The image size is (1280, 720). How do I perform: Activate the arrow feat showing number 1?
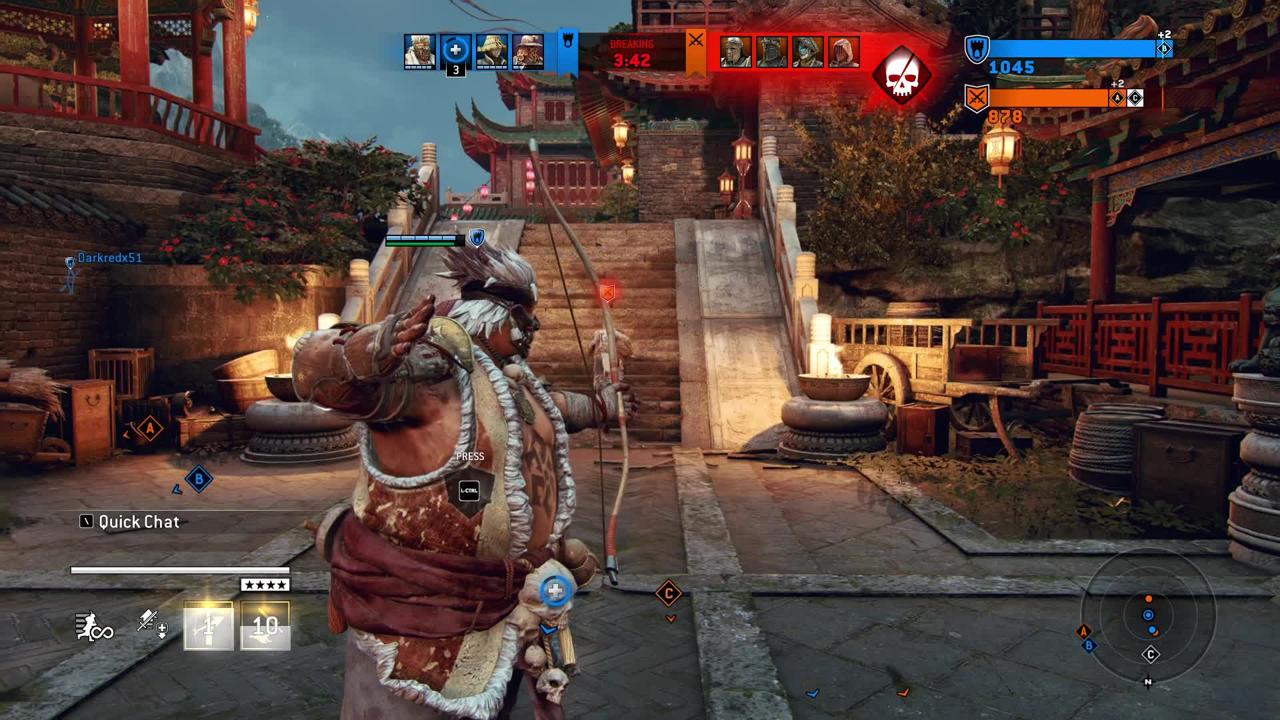(x=208, y=626)
